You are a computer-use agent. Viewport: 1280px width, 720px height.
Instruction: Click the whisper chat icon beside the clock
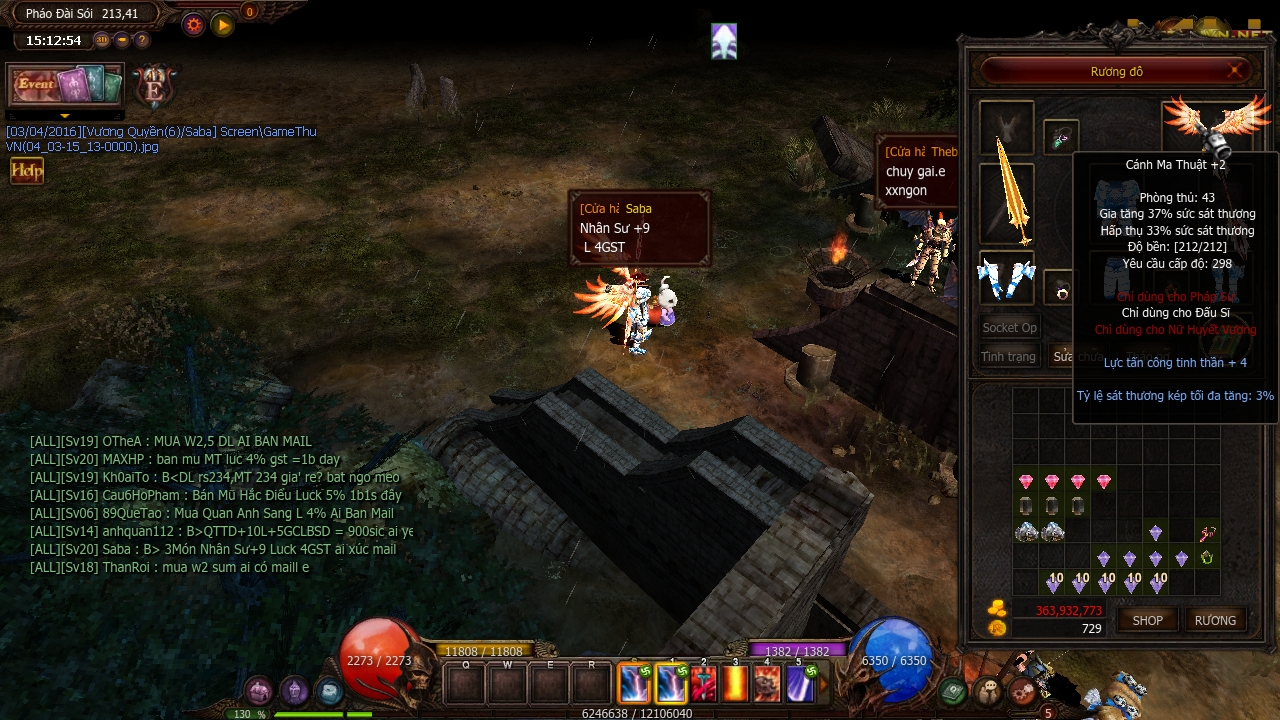122,39
